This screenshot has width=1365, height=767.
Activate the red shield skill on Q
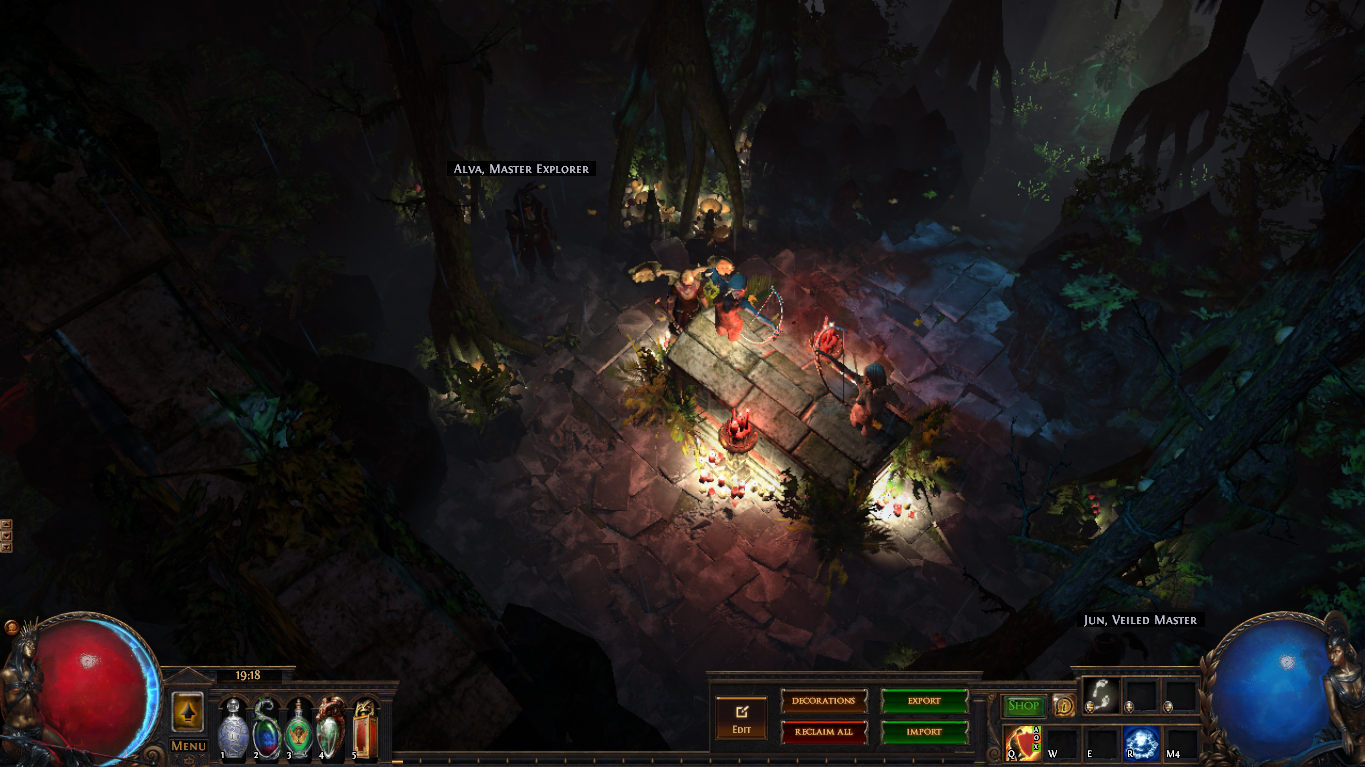point(1023,743)
